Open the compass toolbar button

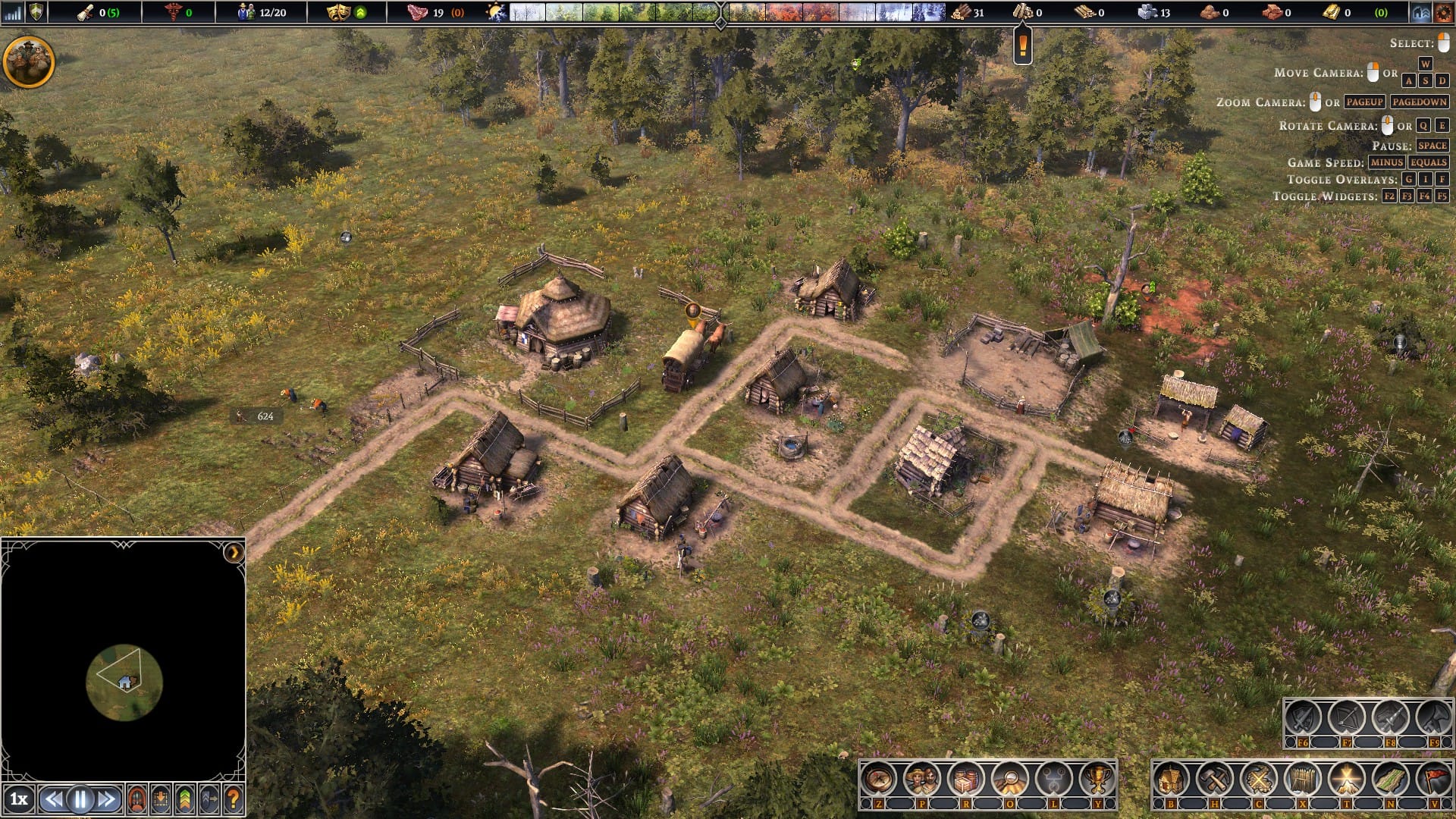(879, 779)
